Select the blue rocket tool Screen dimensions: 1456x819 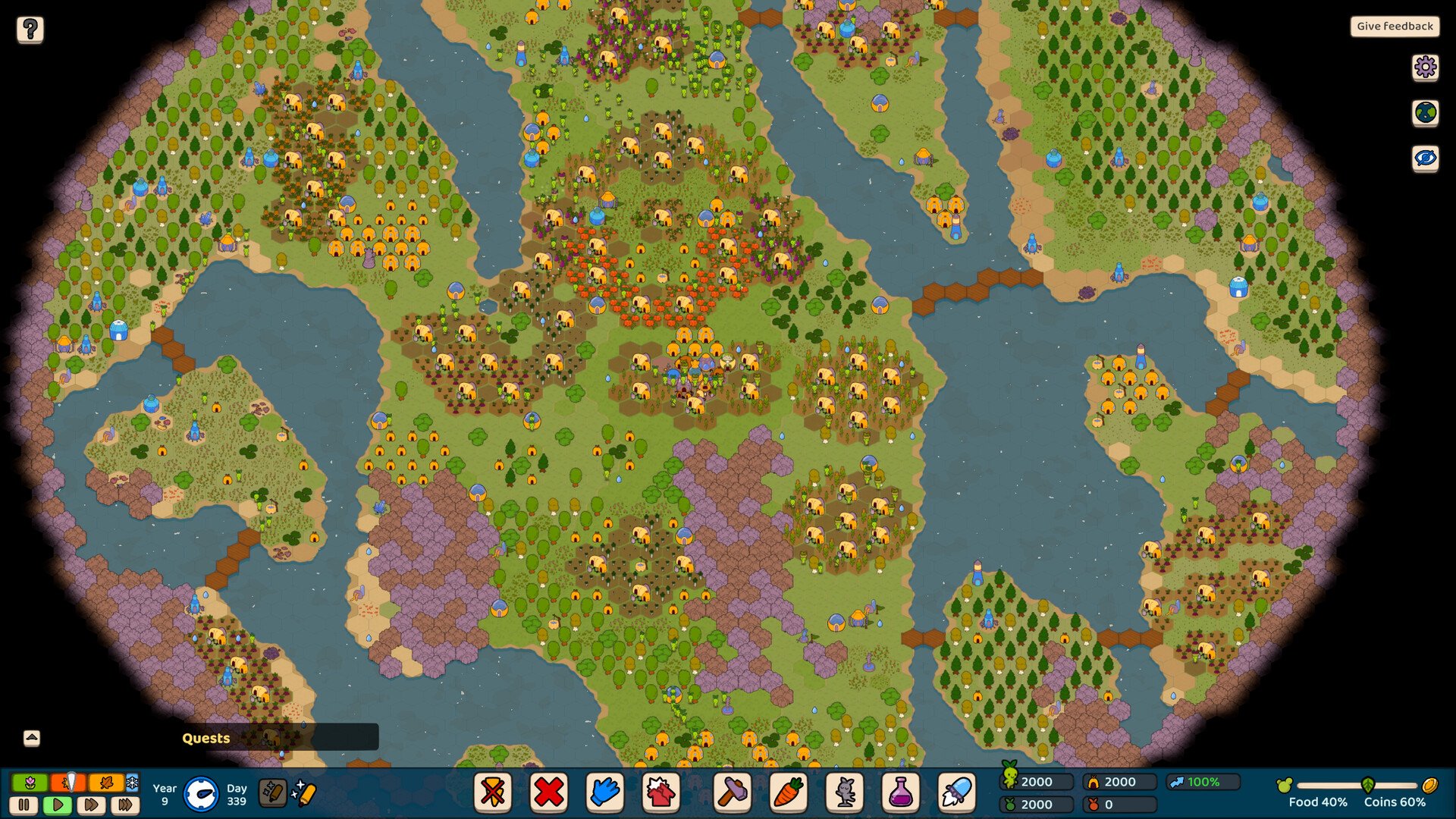click(956, 792)
